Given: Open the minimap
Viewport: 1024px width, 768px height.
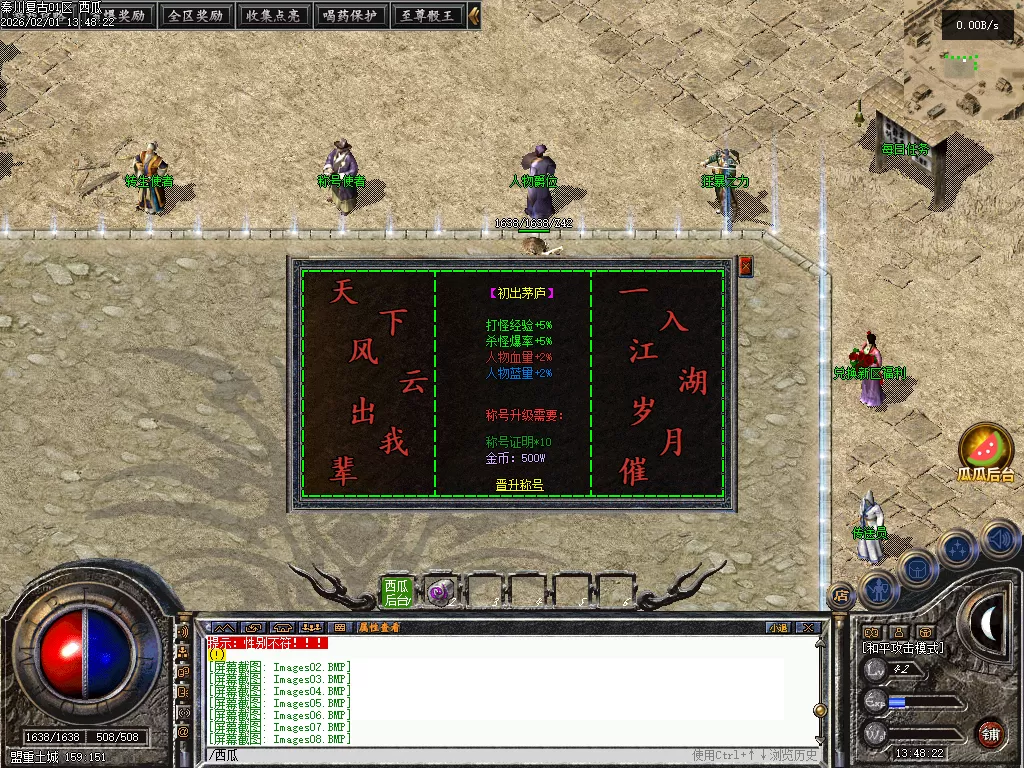Looking at the screenshot, I should tap(962, 60).
